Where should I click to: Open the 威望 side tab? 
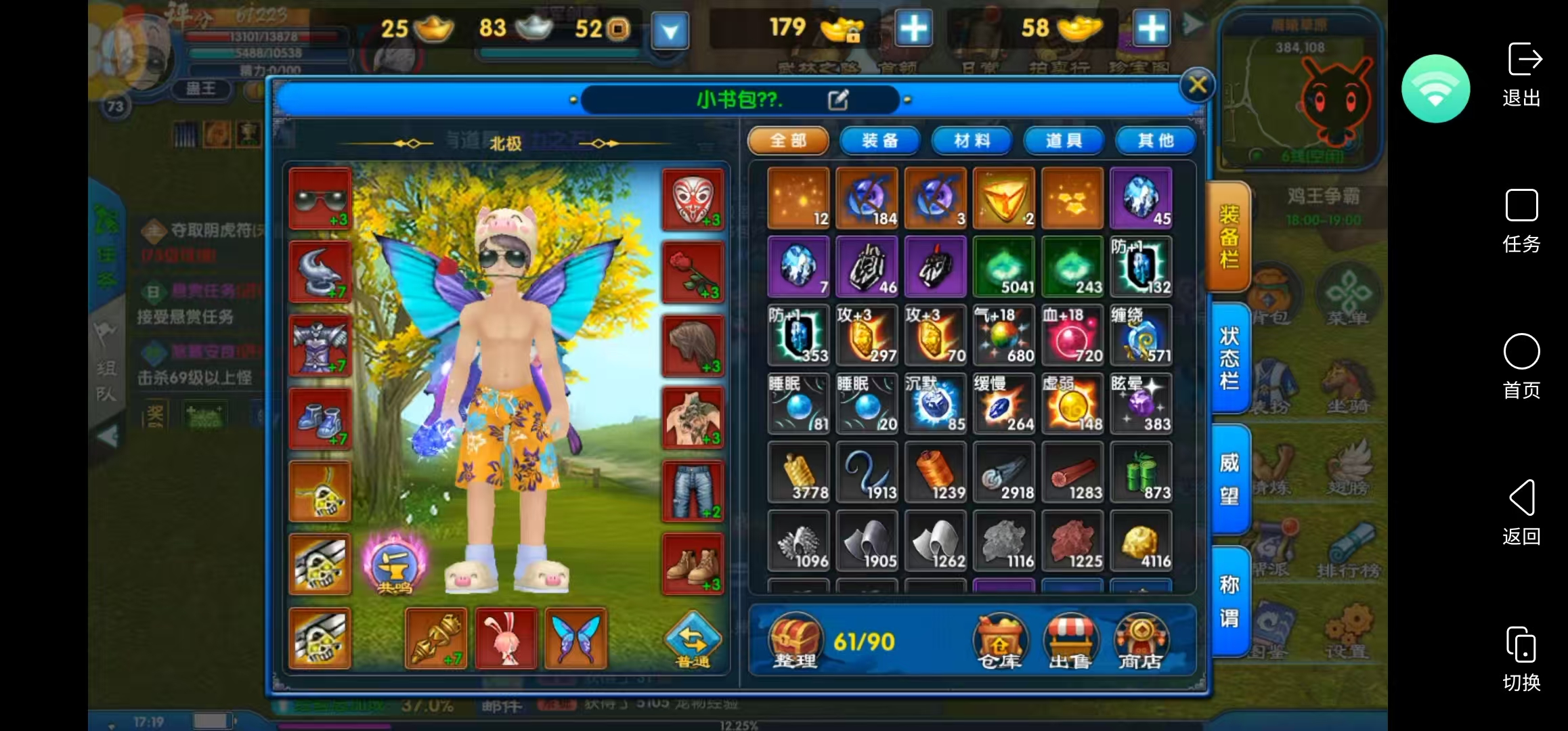[1229, 479]
